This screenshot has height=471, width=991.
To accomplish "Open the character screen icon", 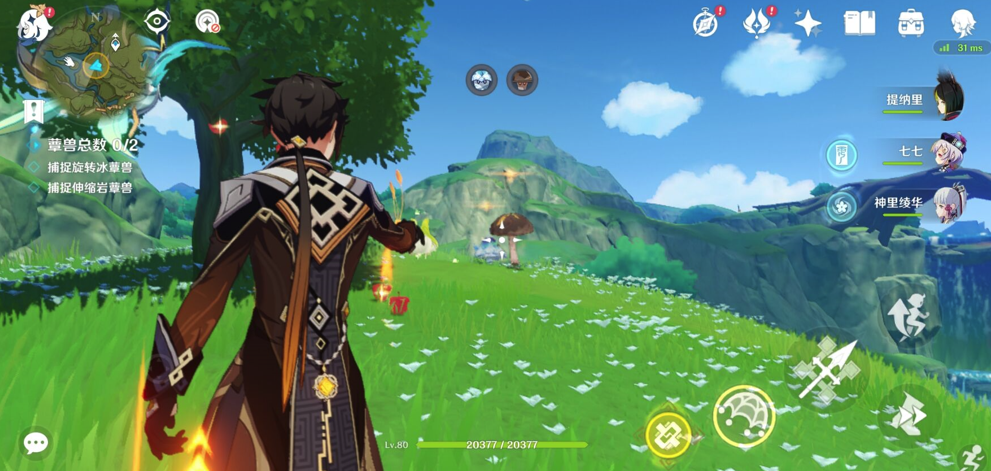I will [963, 23].
